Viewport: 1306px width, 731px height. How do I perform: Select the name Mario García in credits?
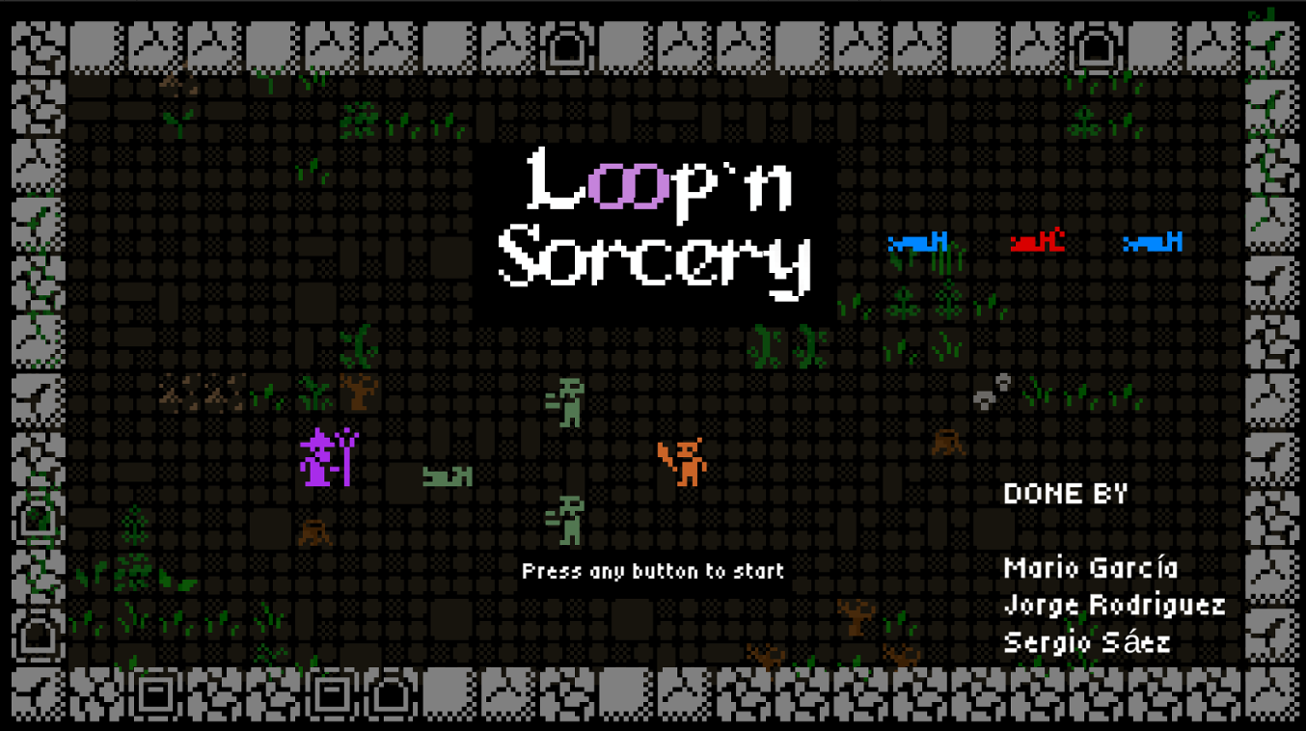(x=1092, y=567)
